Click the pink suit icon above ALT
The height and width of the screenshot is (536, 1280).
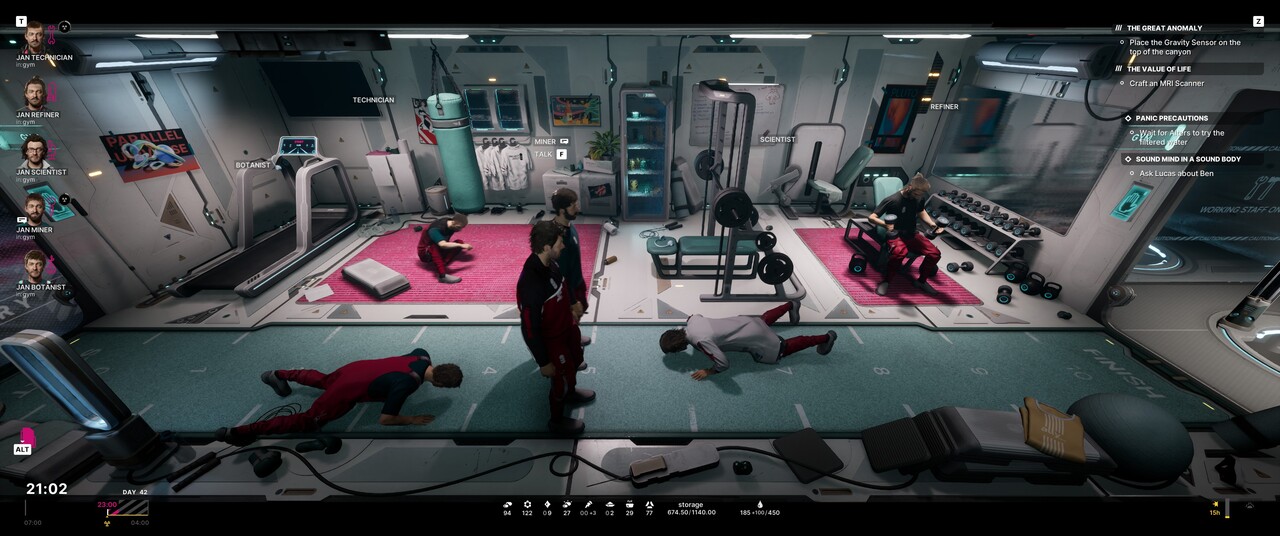click(27, 436)
